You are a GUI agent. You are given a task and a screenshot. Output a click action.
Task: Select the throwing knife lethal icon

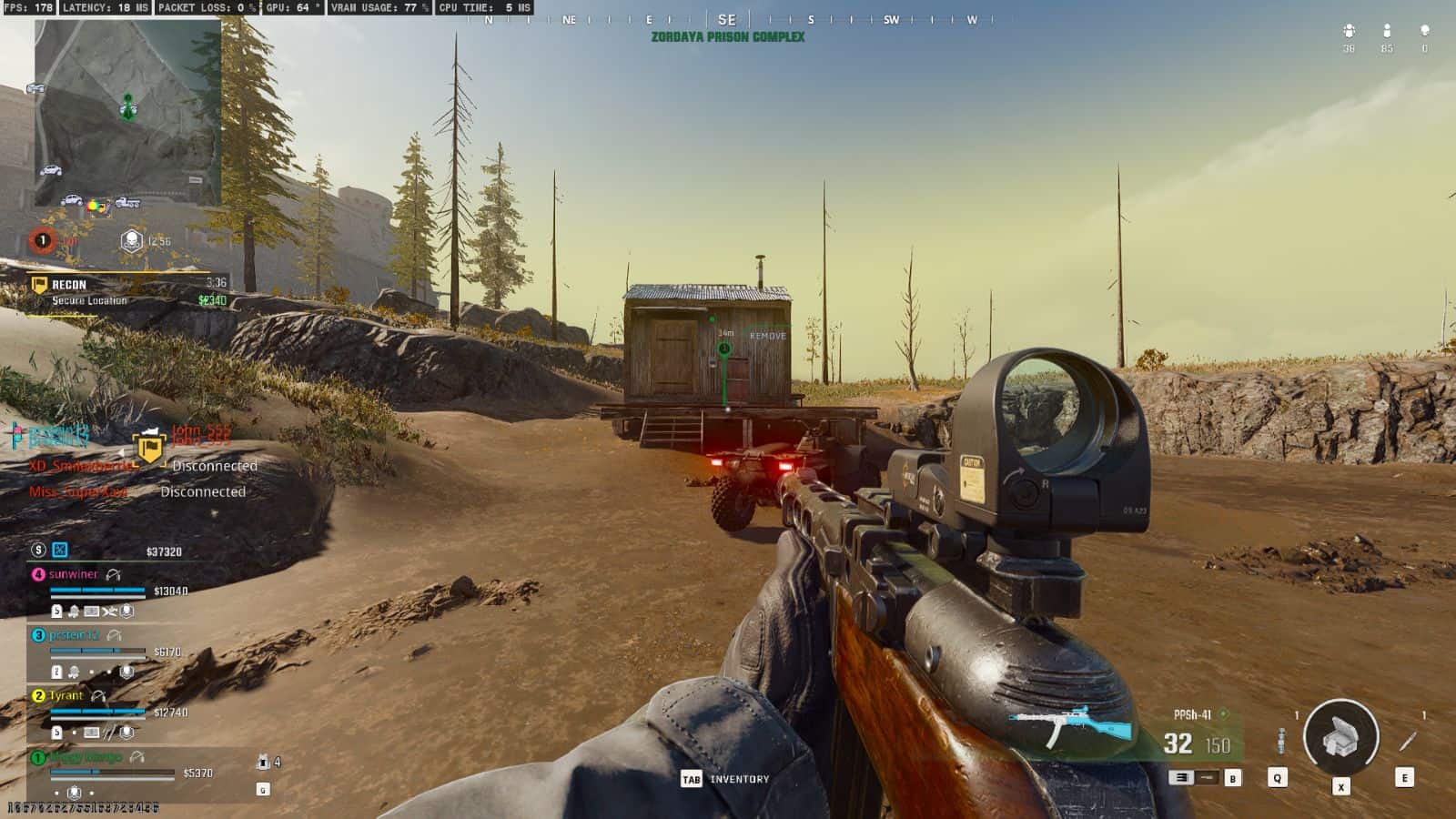(1407, 741)
